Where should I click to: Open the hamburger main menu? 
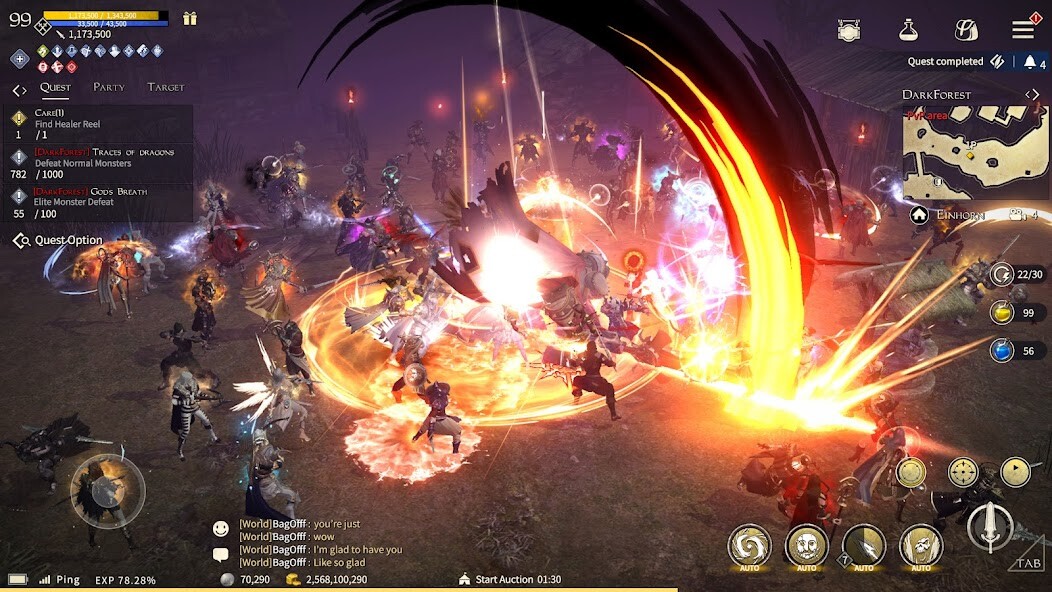click(1022, 30)
